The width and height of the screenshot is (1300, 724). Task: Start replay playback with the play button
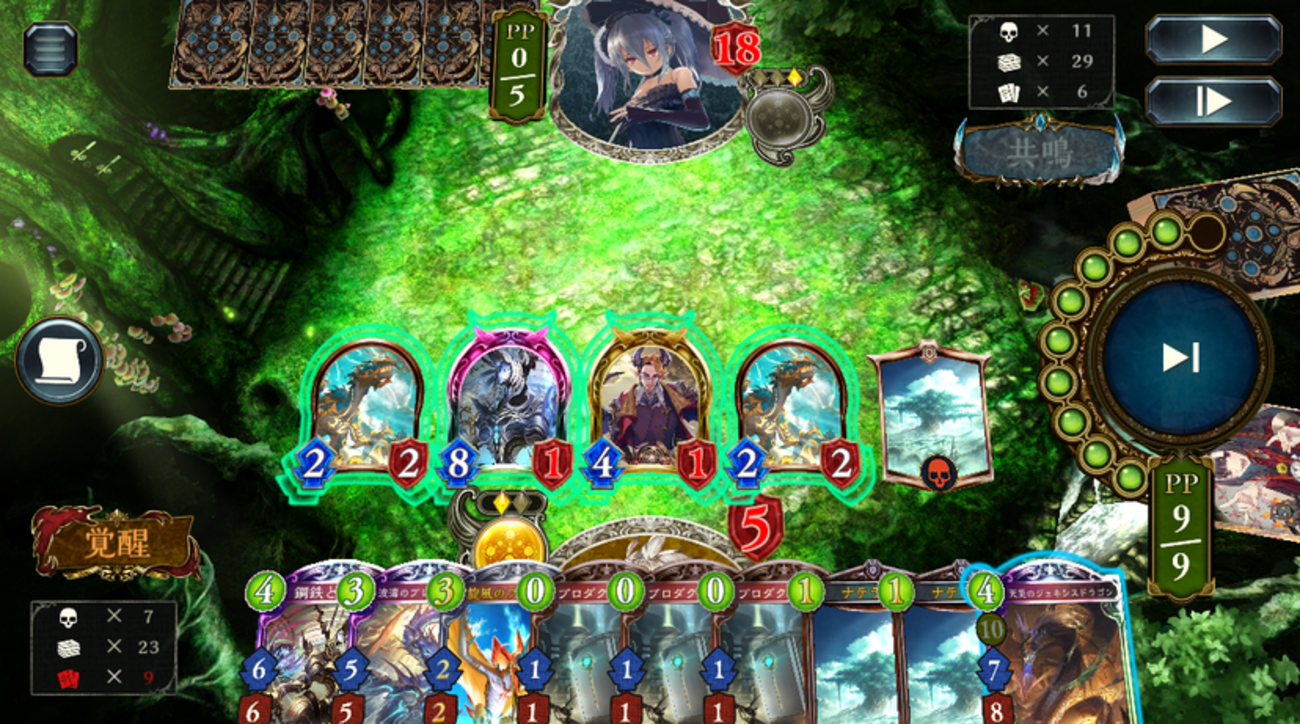click(x=1213, y=40)
